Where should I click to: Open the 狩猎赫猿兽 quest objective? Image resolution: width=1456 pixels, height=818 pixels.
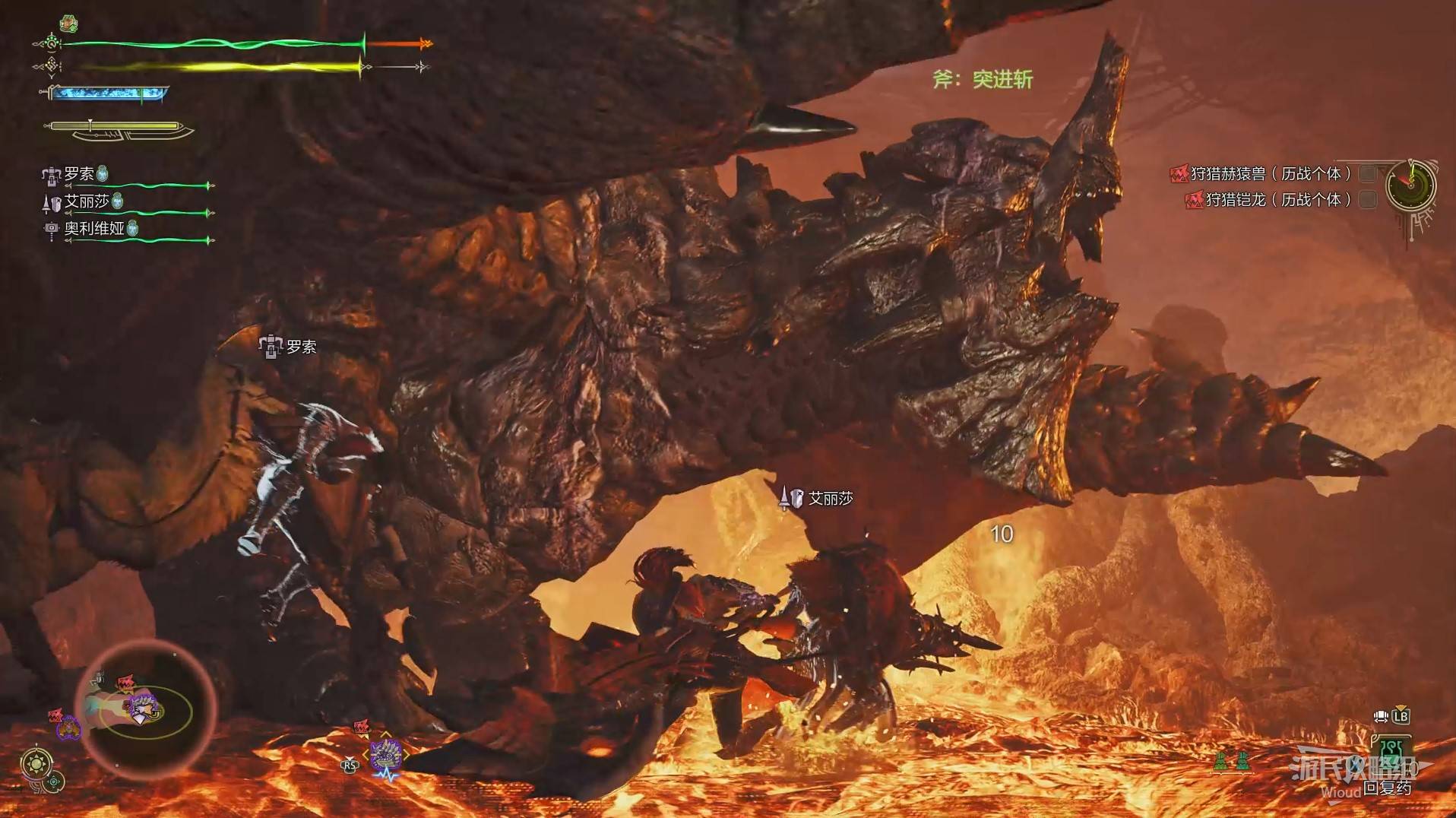click(x=1270, y=174)
